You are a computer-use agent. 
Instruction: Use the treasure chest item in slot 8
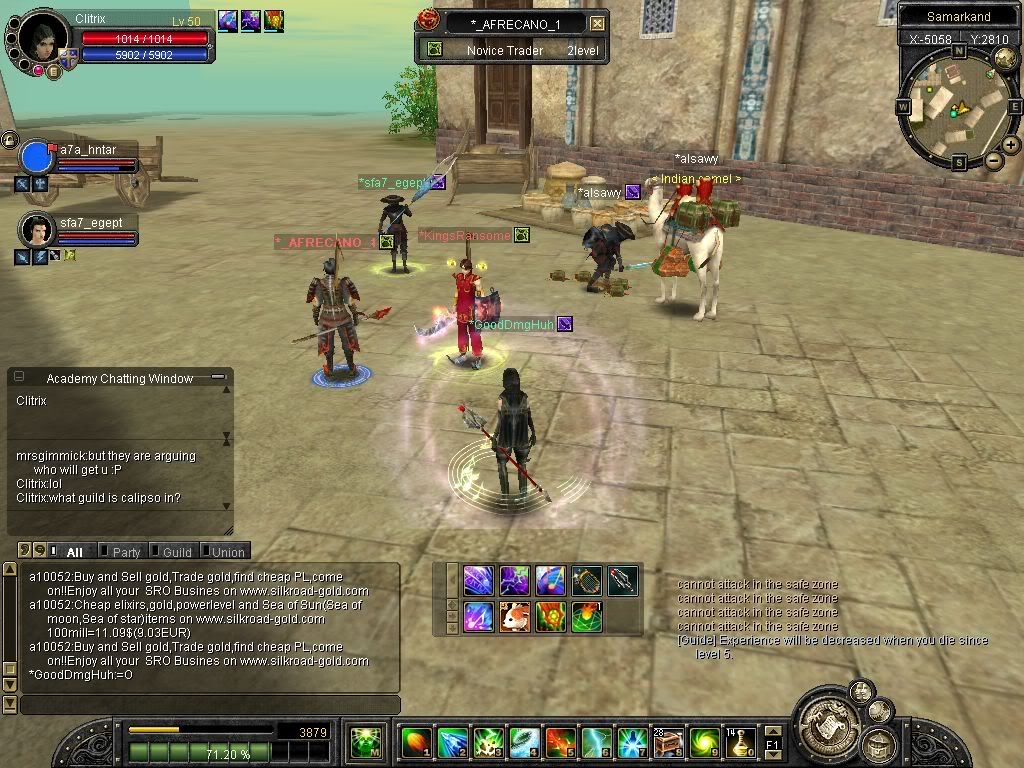click(668, 743)
